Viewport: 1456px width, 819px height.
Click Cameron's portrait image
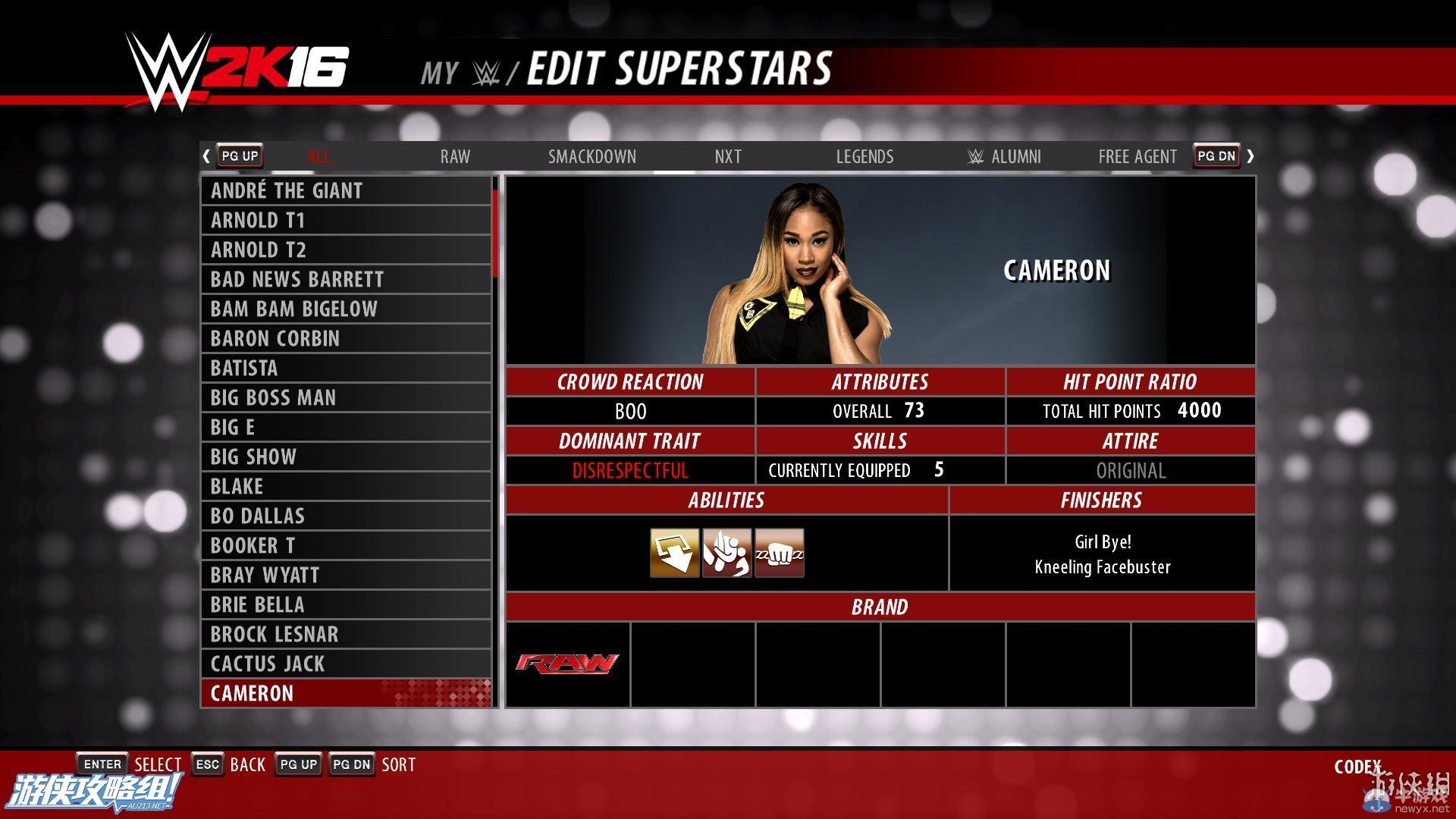(800, 273)
